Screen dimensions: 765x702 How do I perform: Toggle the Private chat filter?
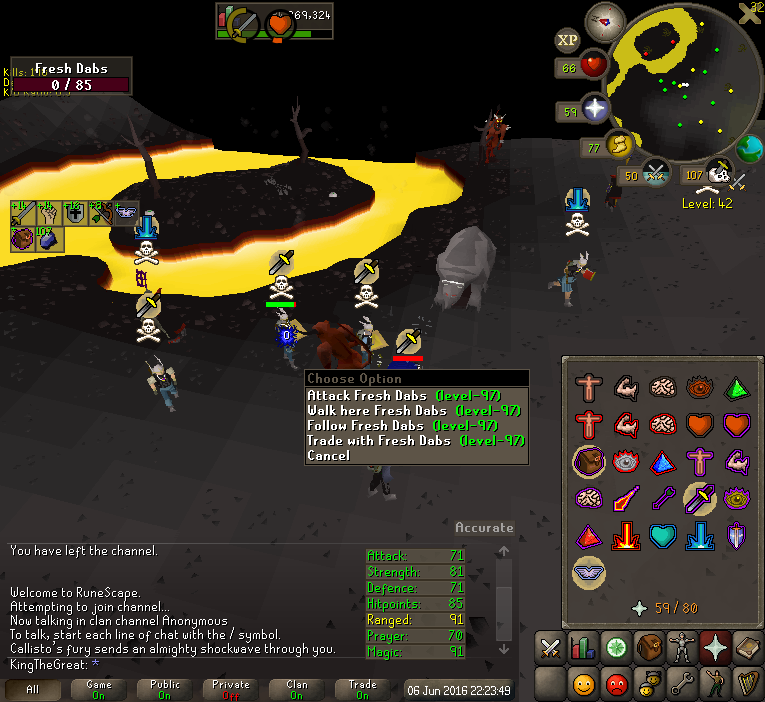[231, 690]
